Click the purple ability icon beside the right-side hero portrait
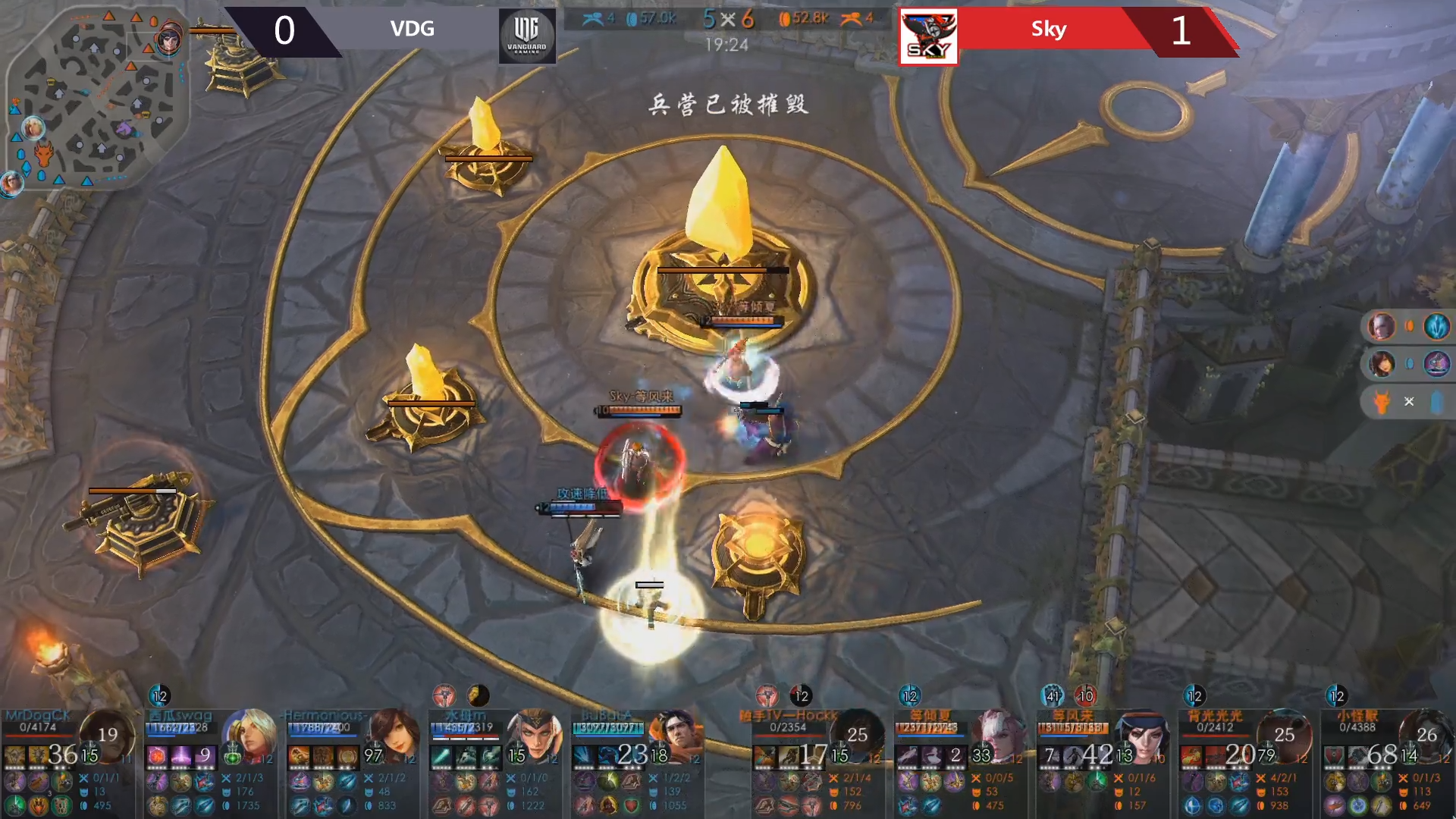Screen dimensions: 1456x819 tap(1436, 363)
